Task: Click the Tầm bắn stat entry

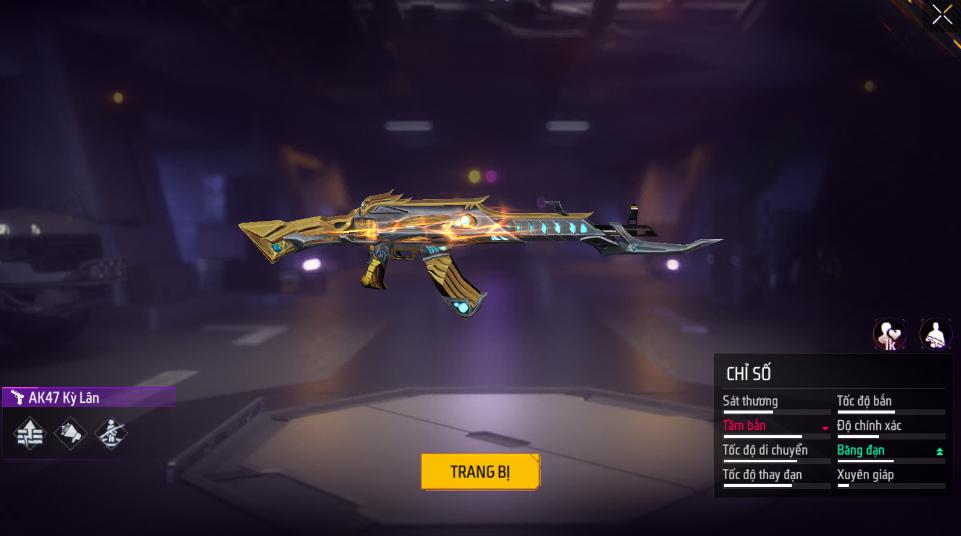Action: 776,426
